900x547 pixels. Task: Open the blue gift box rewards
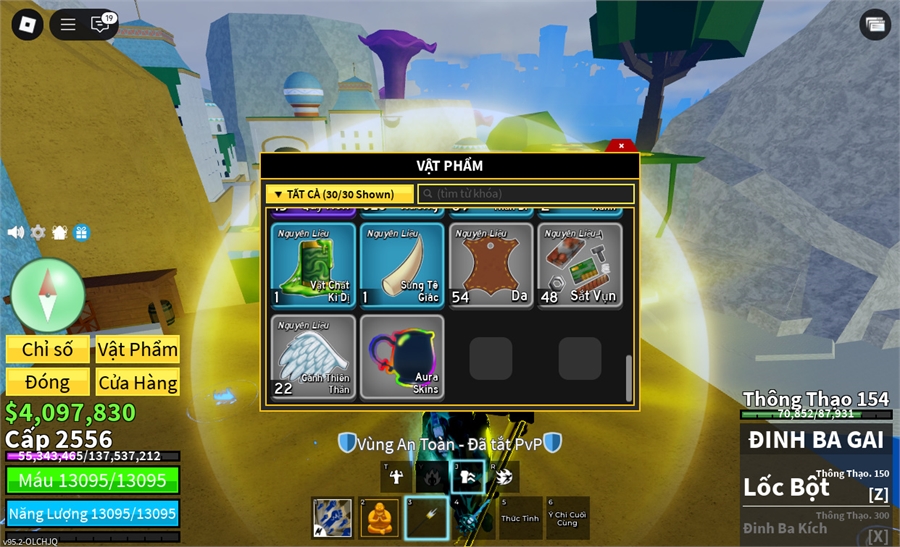coord(81,232)
